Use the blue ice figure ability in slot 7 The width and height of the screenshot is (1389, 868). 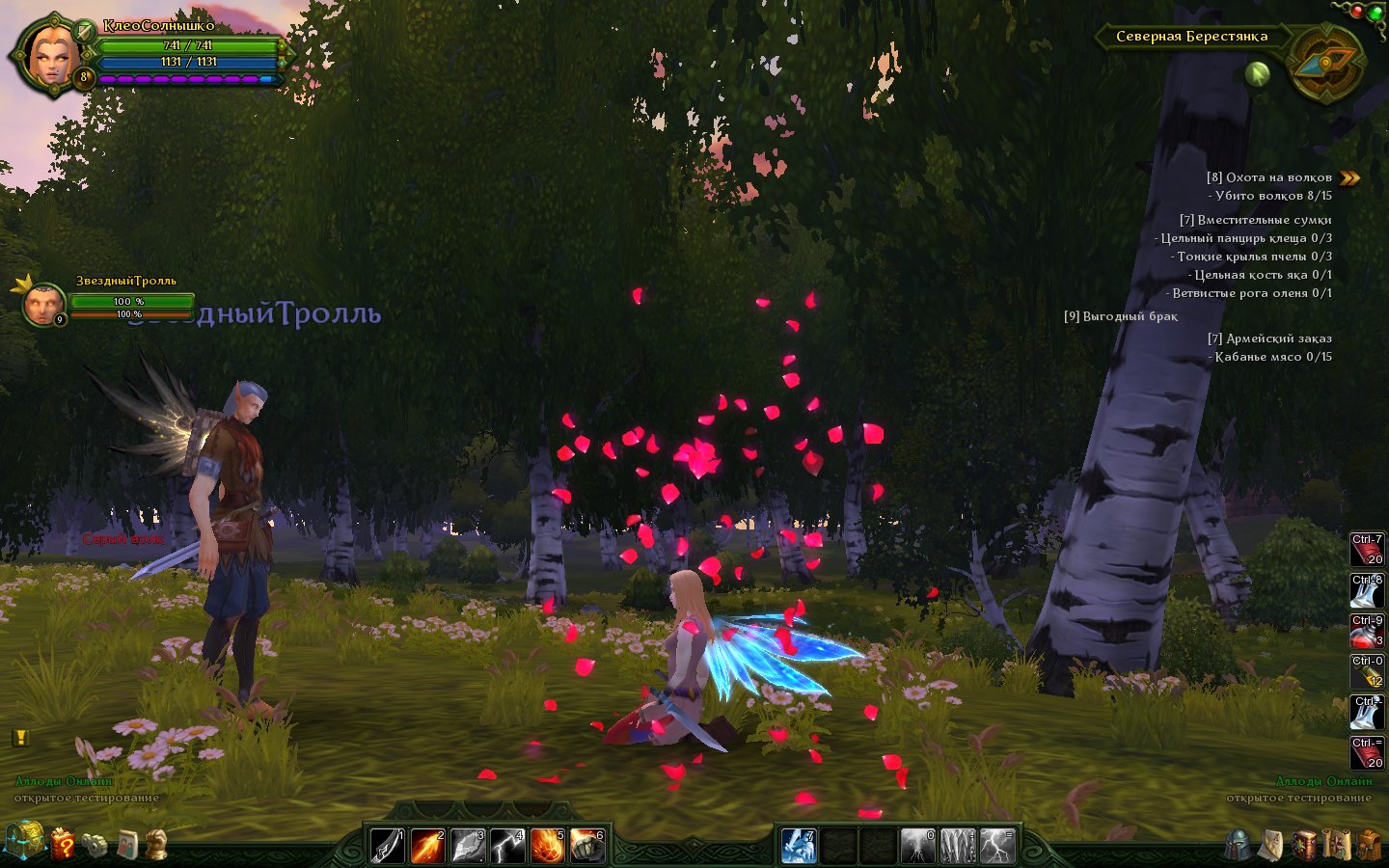pos(799,846)
